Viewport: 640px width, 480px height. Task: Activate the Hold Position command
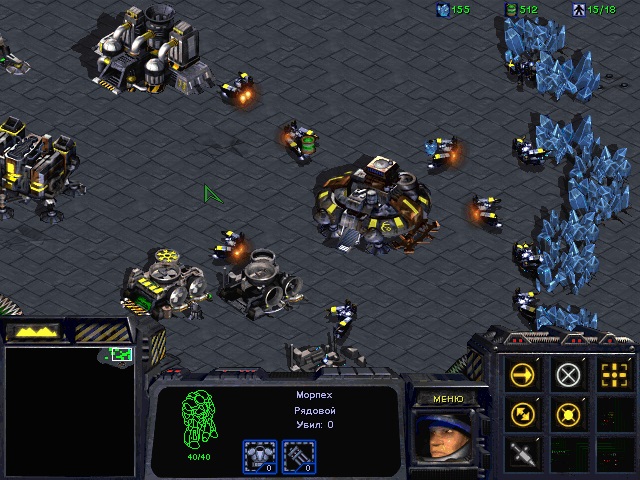[x=568, y=413]
